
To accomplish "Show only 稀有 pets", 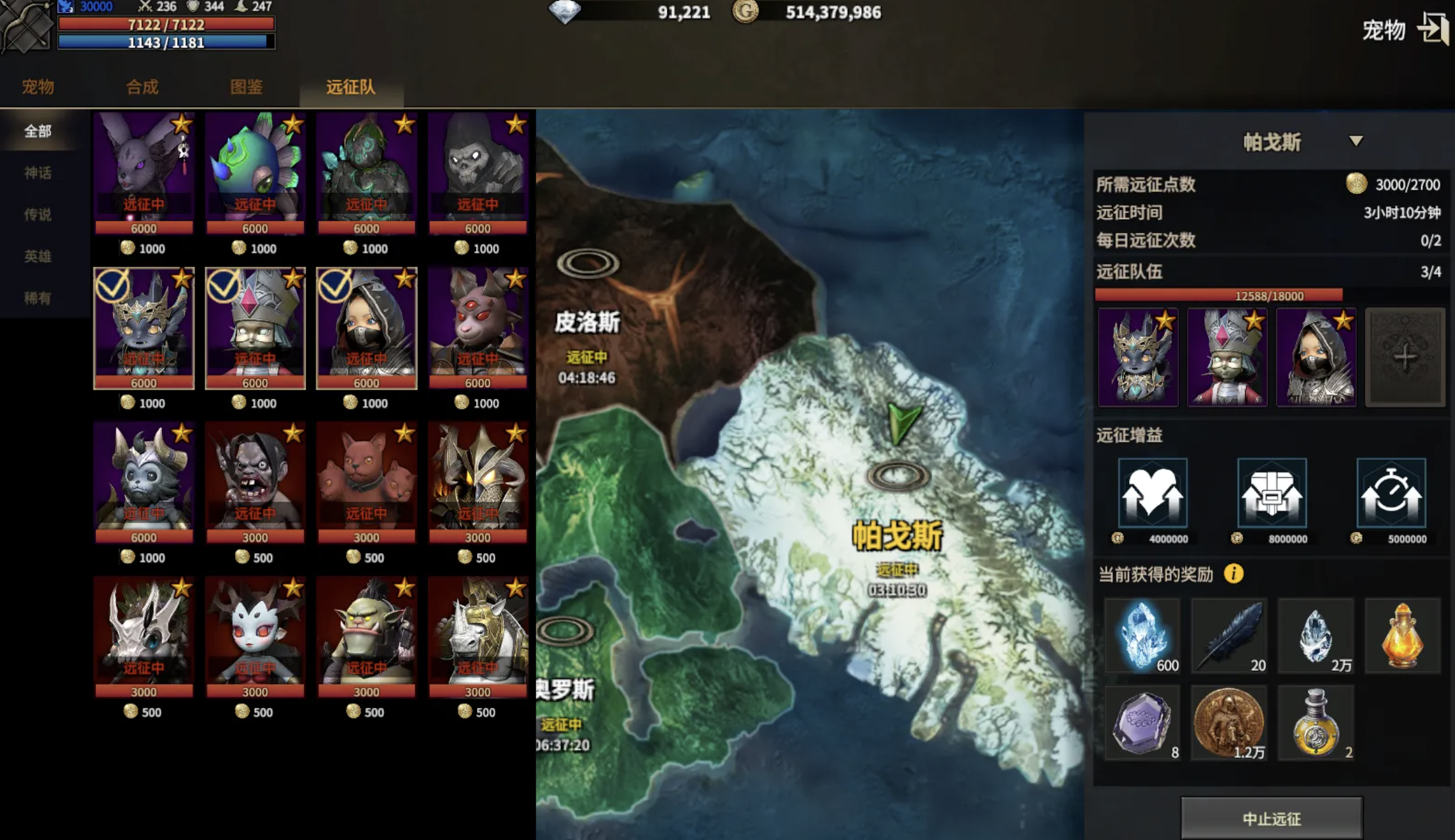I will pyautogui.click(x=38, y=298).
